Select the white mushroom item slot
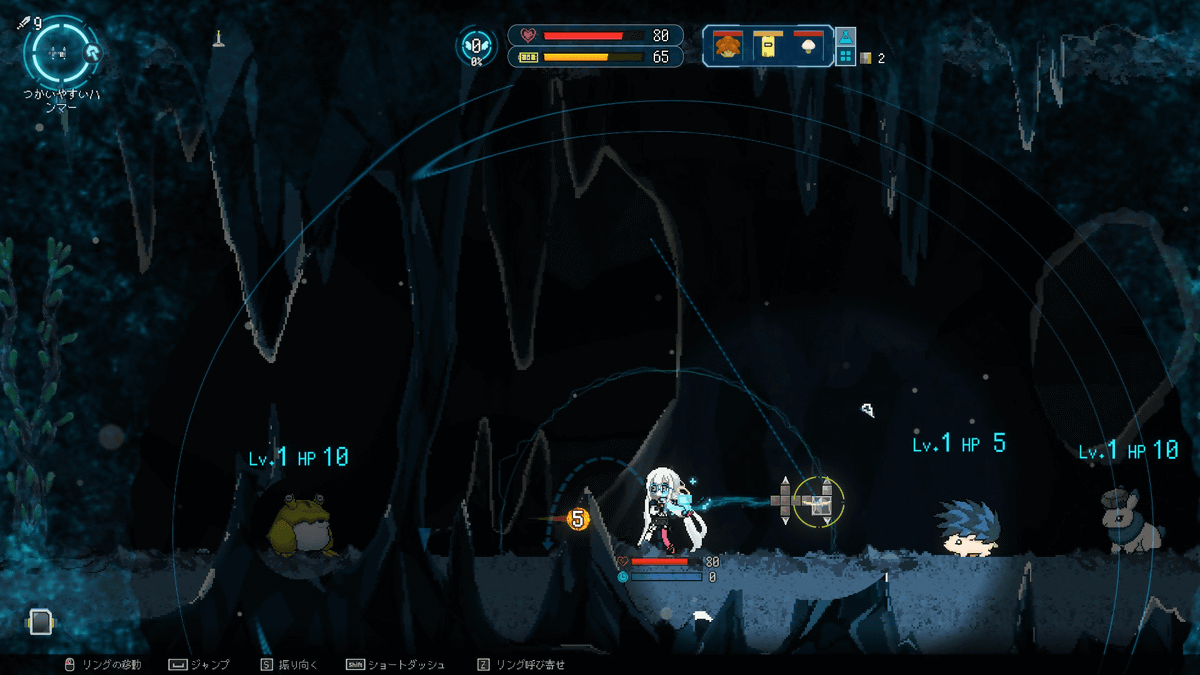Image resolution: width=1200 pixels, height=675 pixels. click(x=808, y=46)
